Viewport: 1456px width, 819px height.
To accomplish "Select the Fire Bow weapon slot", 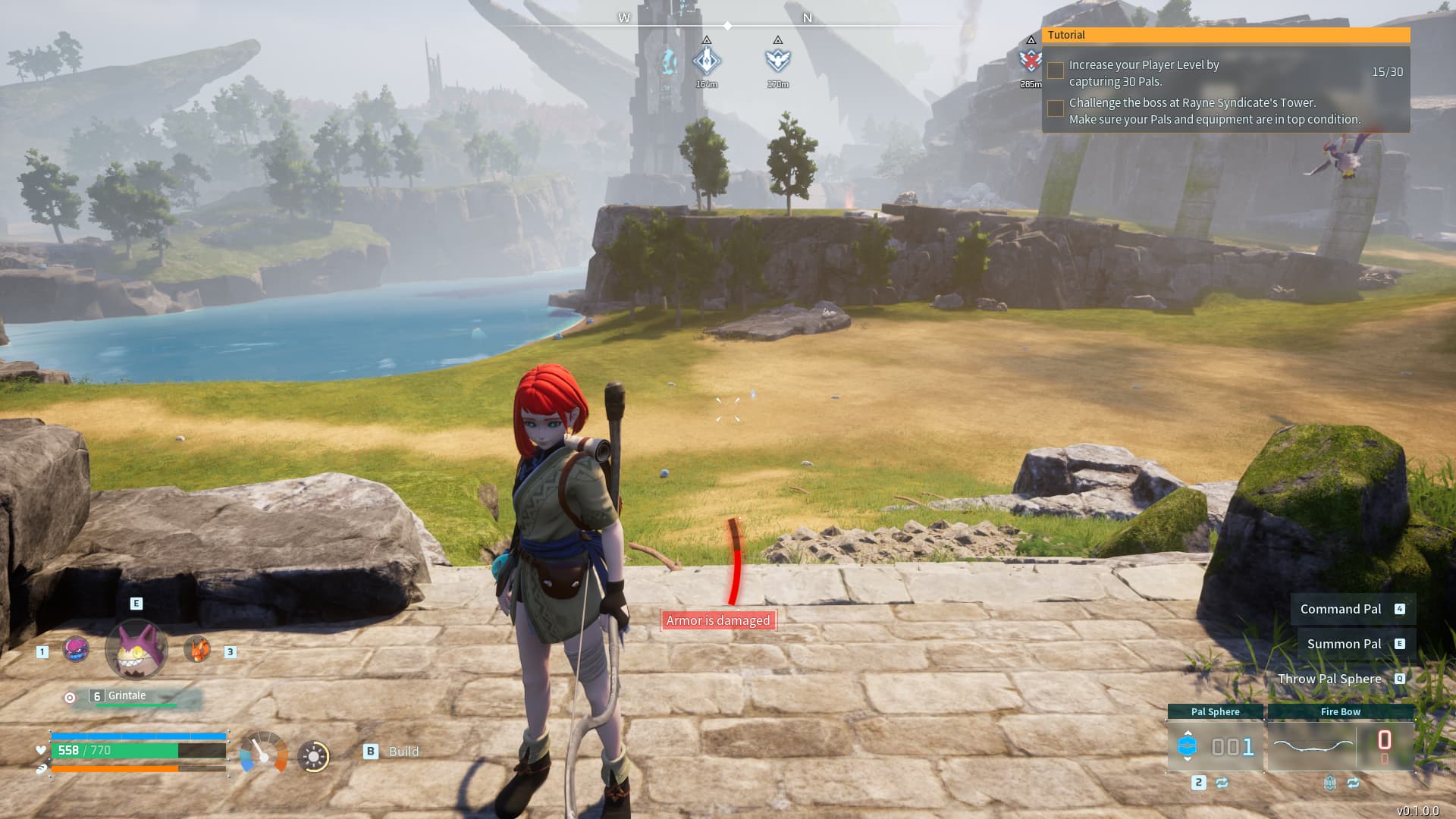I will (1340, 746).
